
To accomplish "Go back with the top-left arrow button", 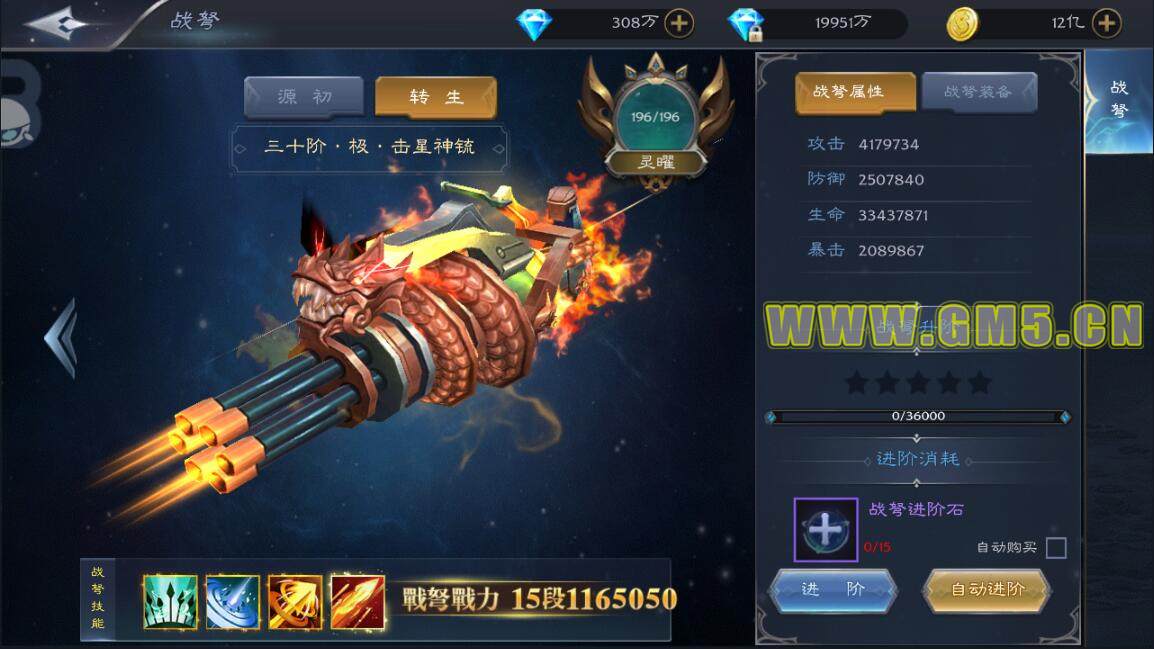I will click(60, 24).
